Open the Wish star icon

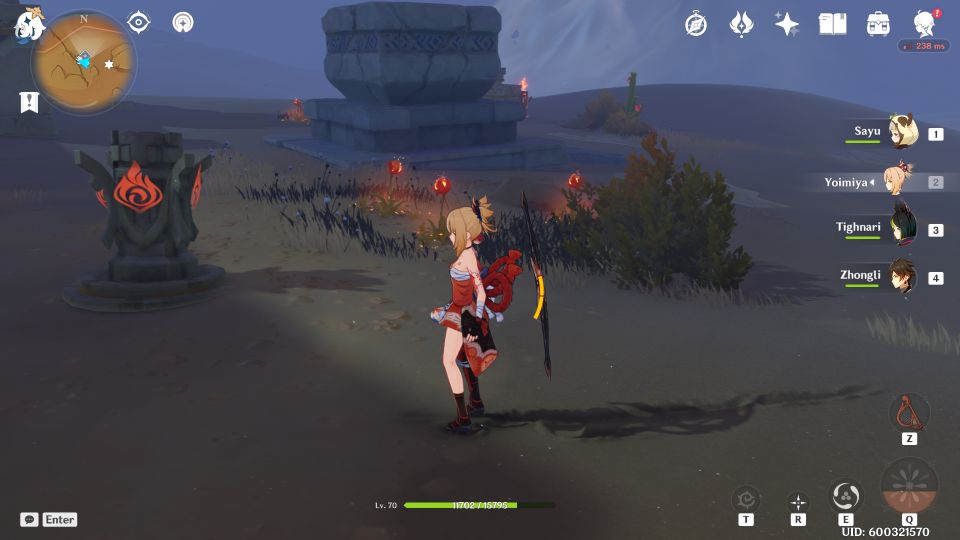[787, 24]
